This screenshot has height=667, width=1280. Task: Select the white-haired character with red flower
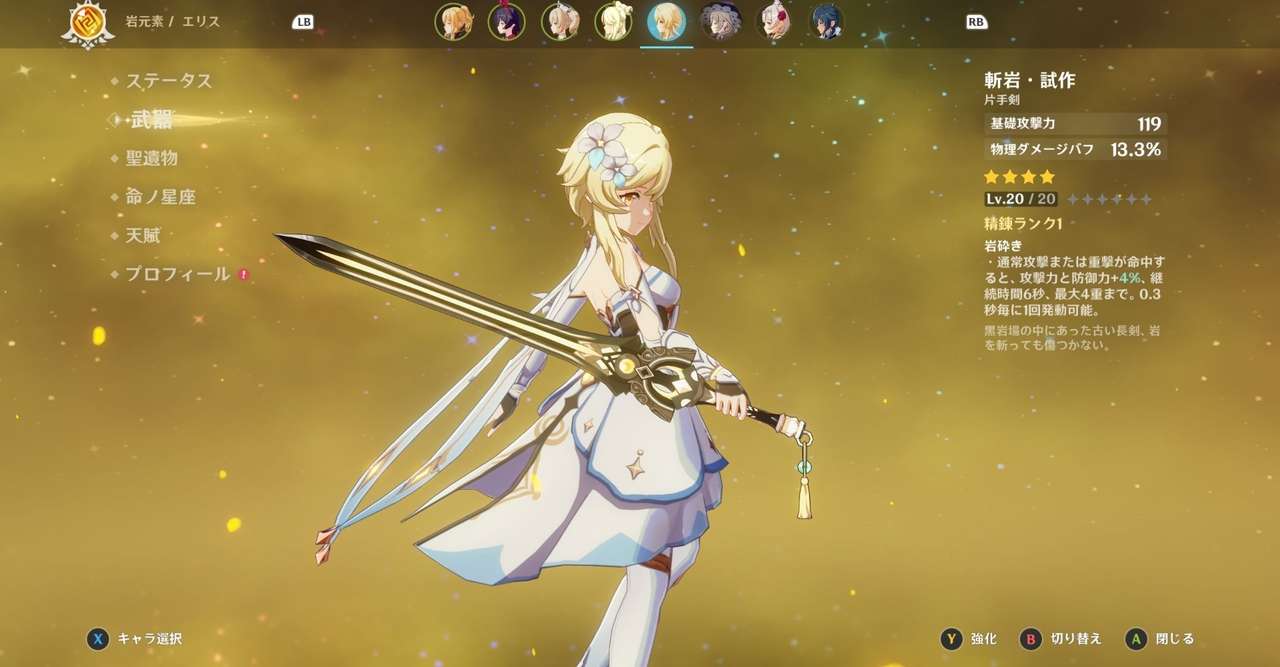pyautogui.click(x=773, y=21)
